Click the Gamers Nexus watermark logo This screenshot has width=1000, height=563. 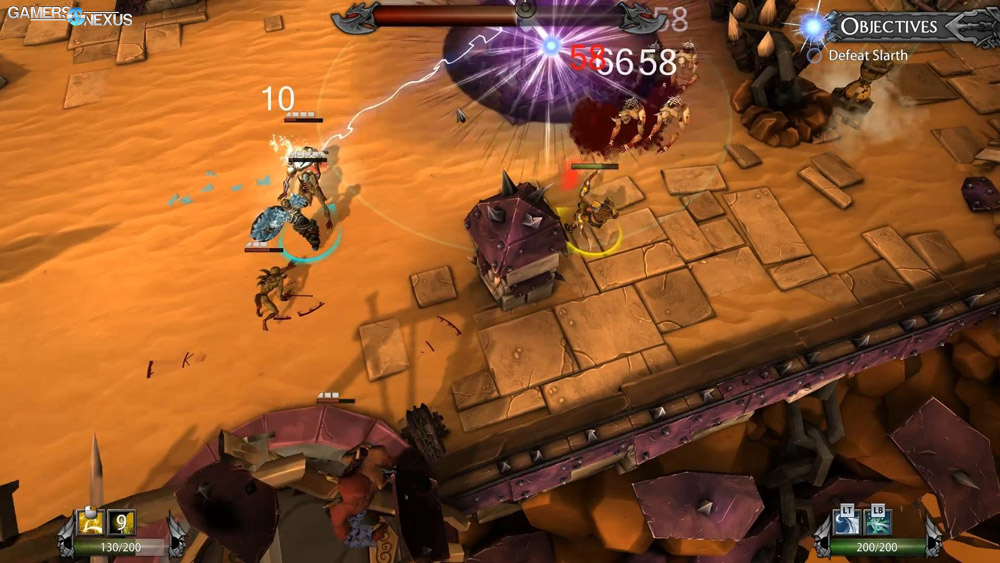[68, 15]
